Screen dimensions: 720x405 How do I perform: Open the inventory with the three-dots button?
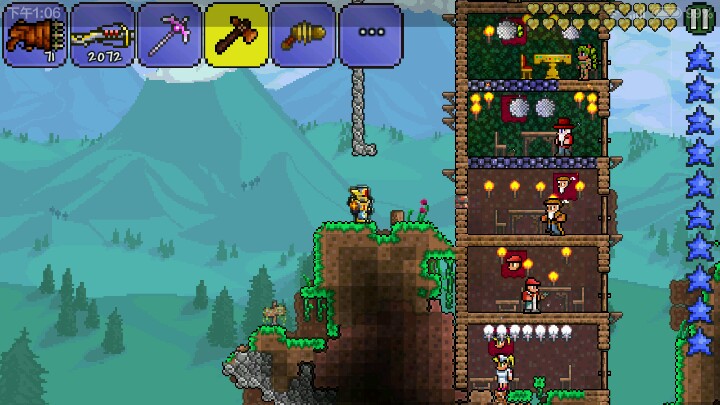(370, 35)
